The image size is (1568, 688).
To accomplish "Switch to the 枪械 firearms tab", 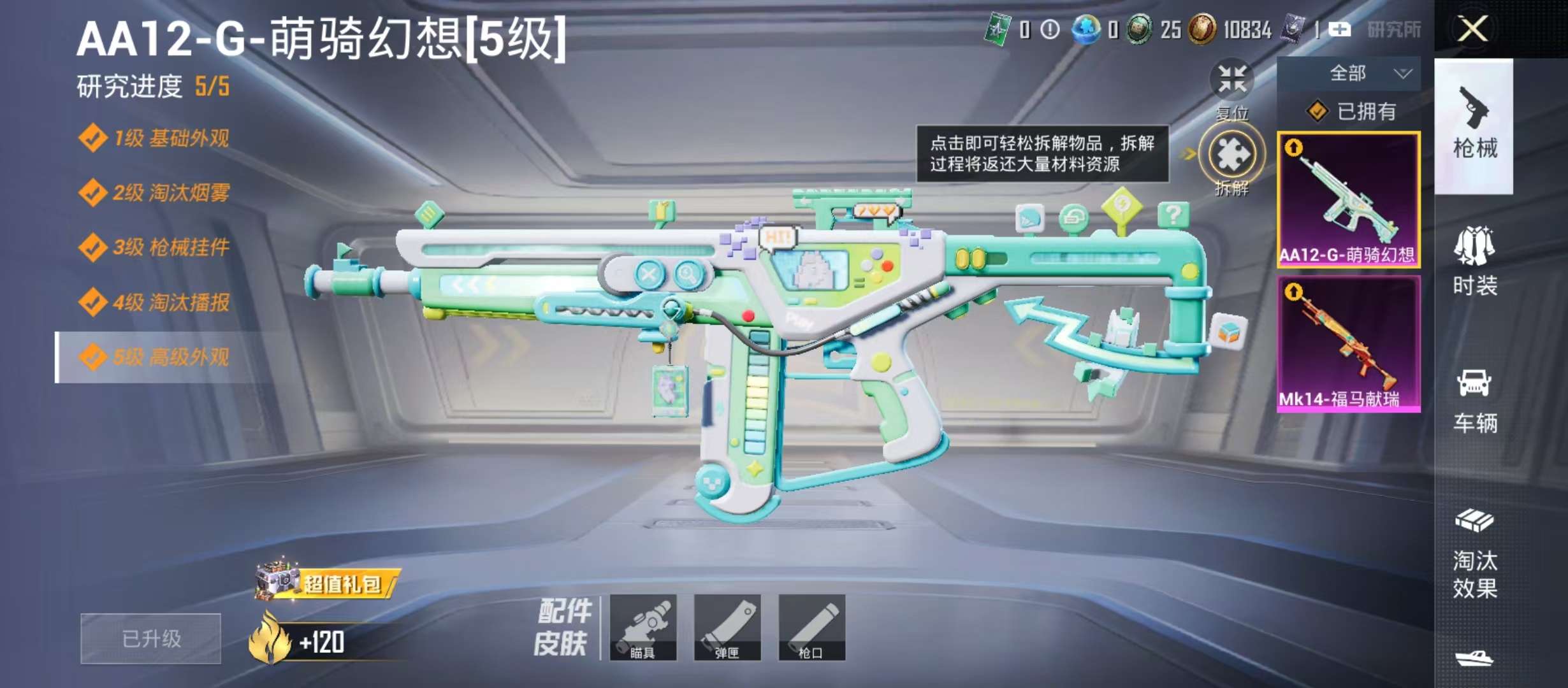I will (x=1474, y=126).
